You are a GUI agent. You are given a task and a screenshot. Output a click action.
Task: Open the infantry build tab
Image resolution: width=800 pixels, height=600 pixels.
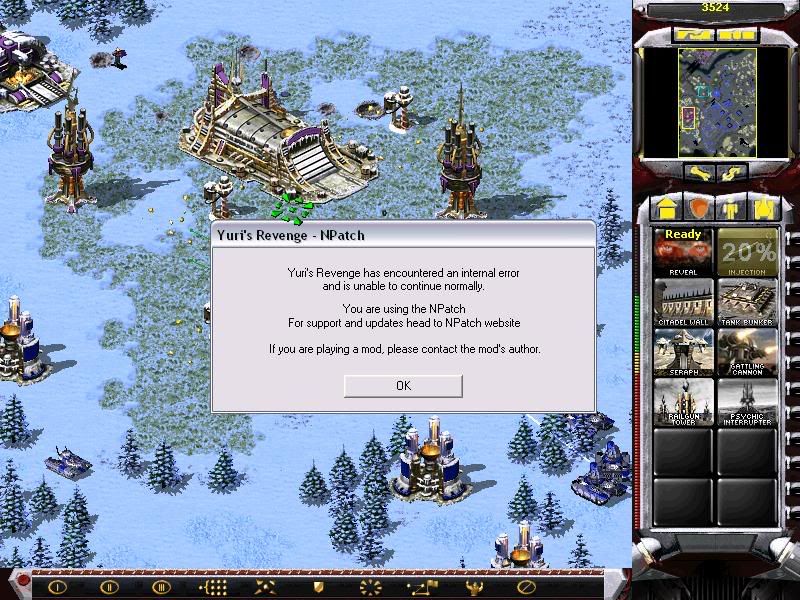[x=730, y=209]
